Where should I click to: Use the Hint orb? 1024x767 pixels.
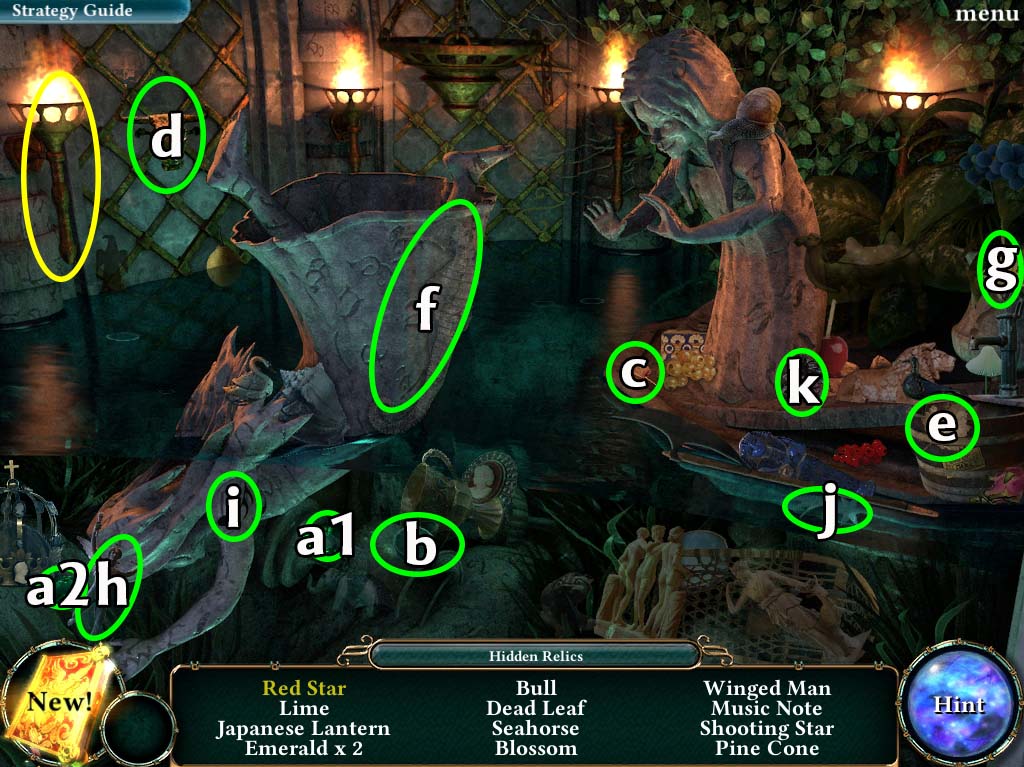959,704
